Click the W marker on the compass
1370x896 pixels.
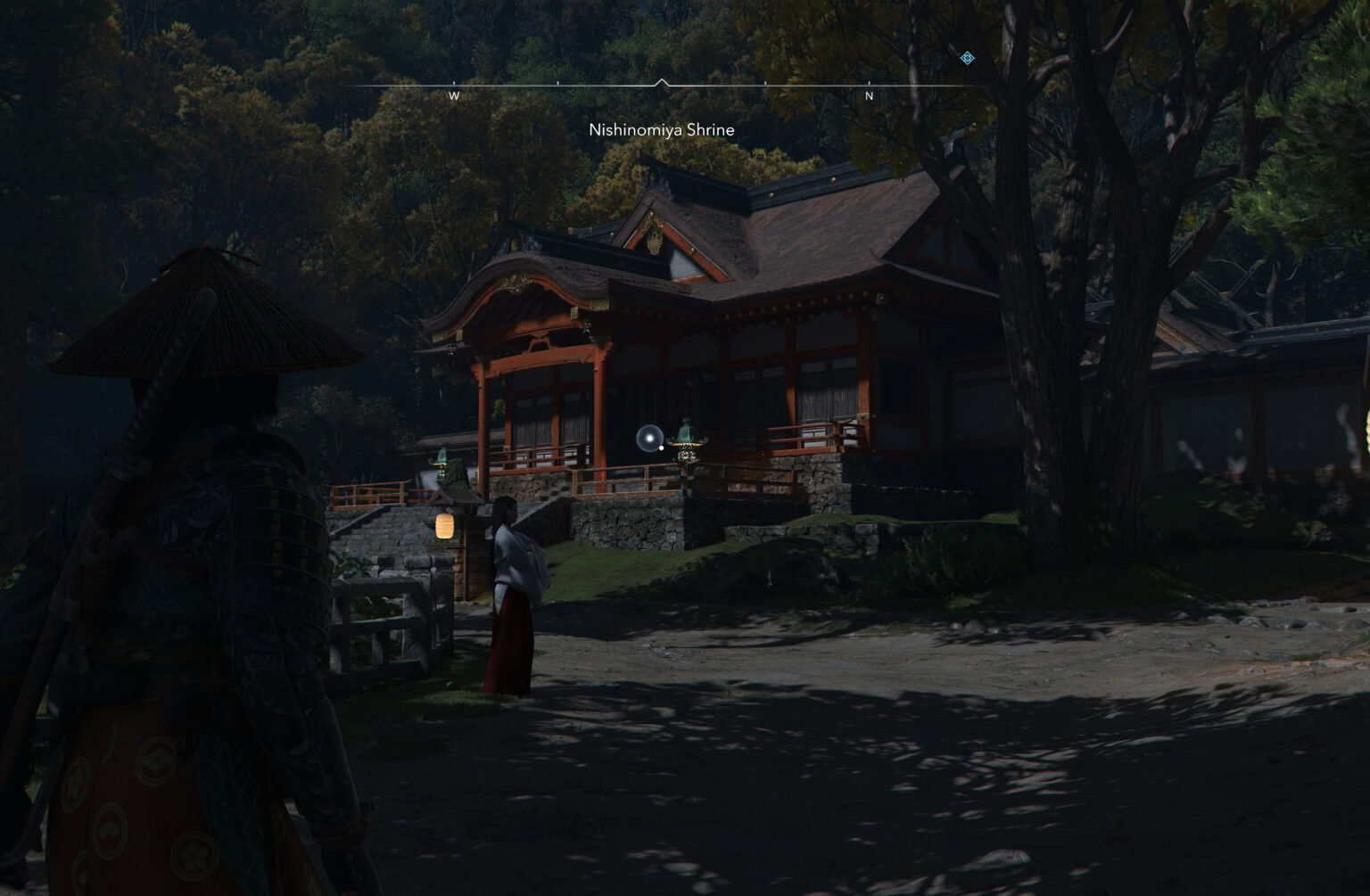tap(455, 94)
